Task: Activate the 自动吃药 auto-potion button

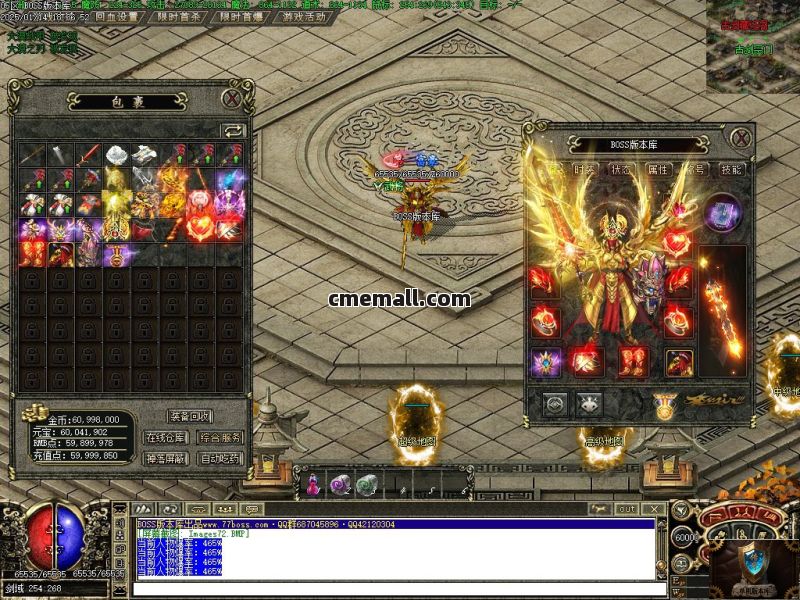Action: click(220, 459)
